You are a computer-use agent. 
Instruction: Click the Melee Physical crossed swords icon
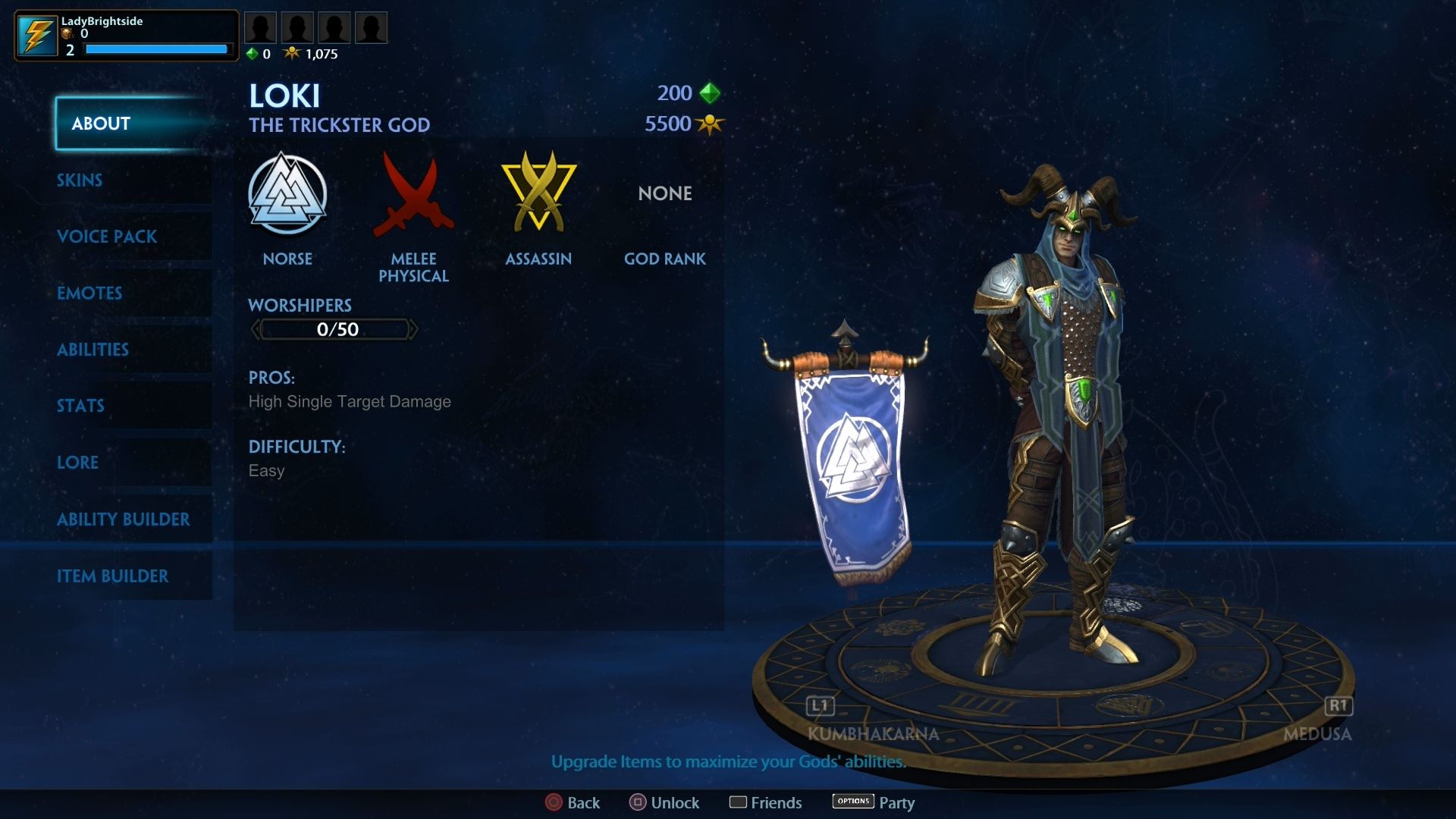pyautogui.click(x=414, y=196)
